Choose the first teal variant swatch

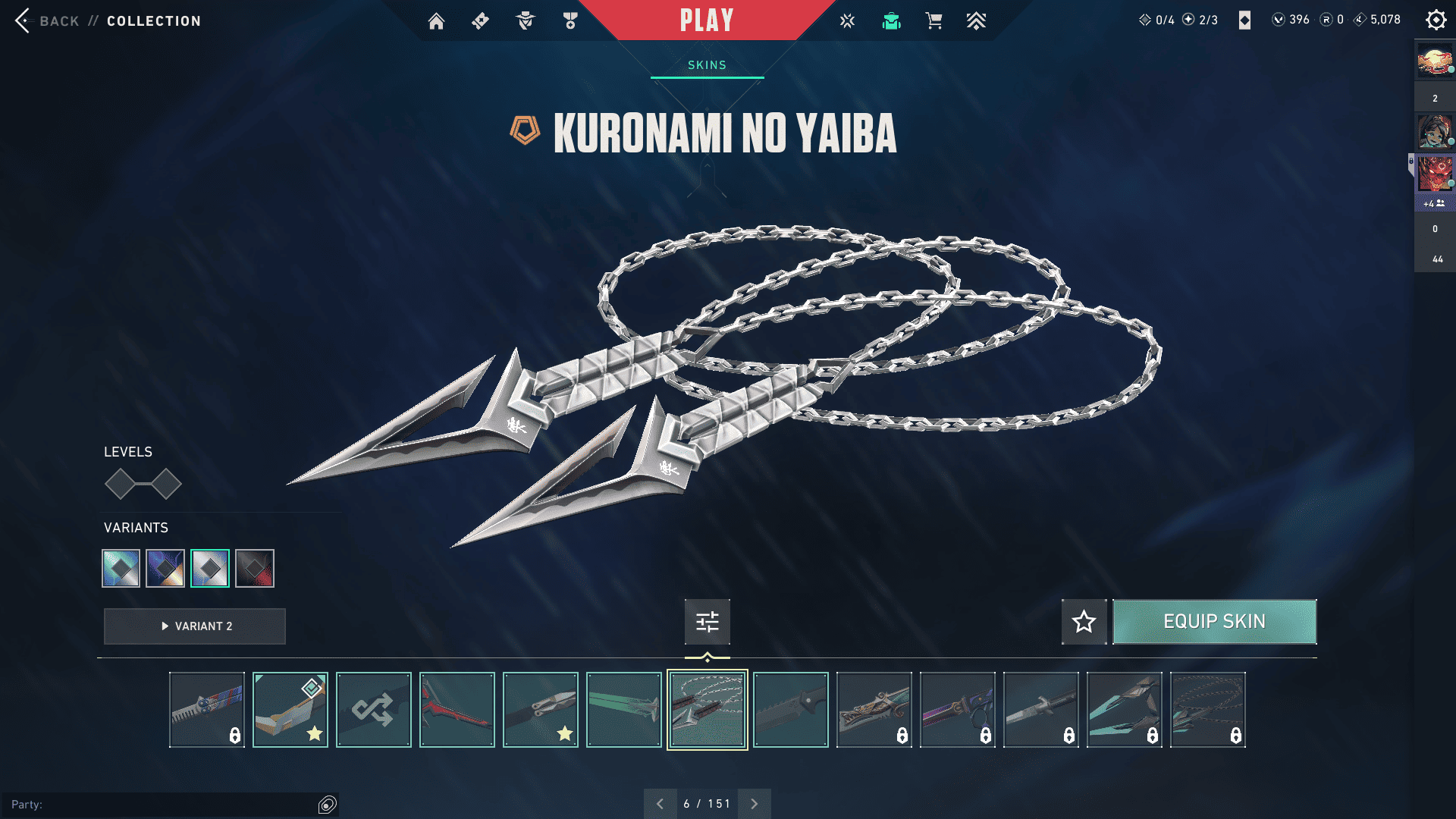(x=121, y=568)
